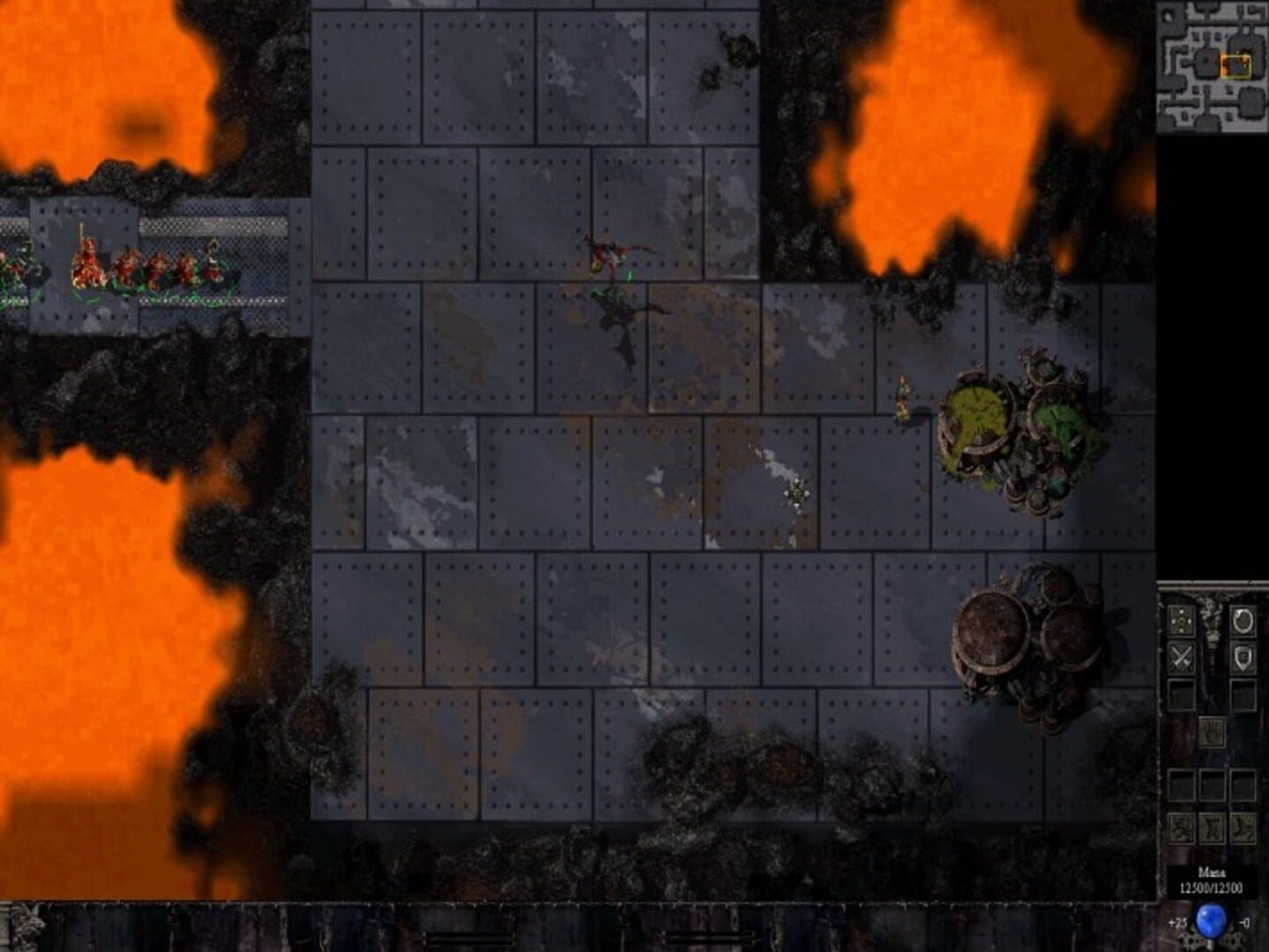The height and width of the screenshot is (952, 1269).
Task: Select the Mana 12500/12500 display
Action: [x=1213, y=879]
